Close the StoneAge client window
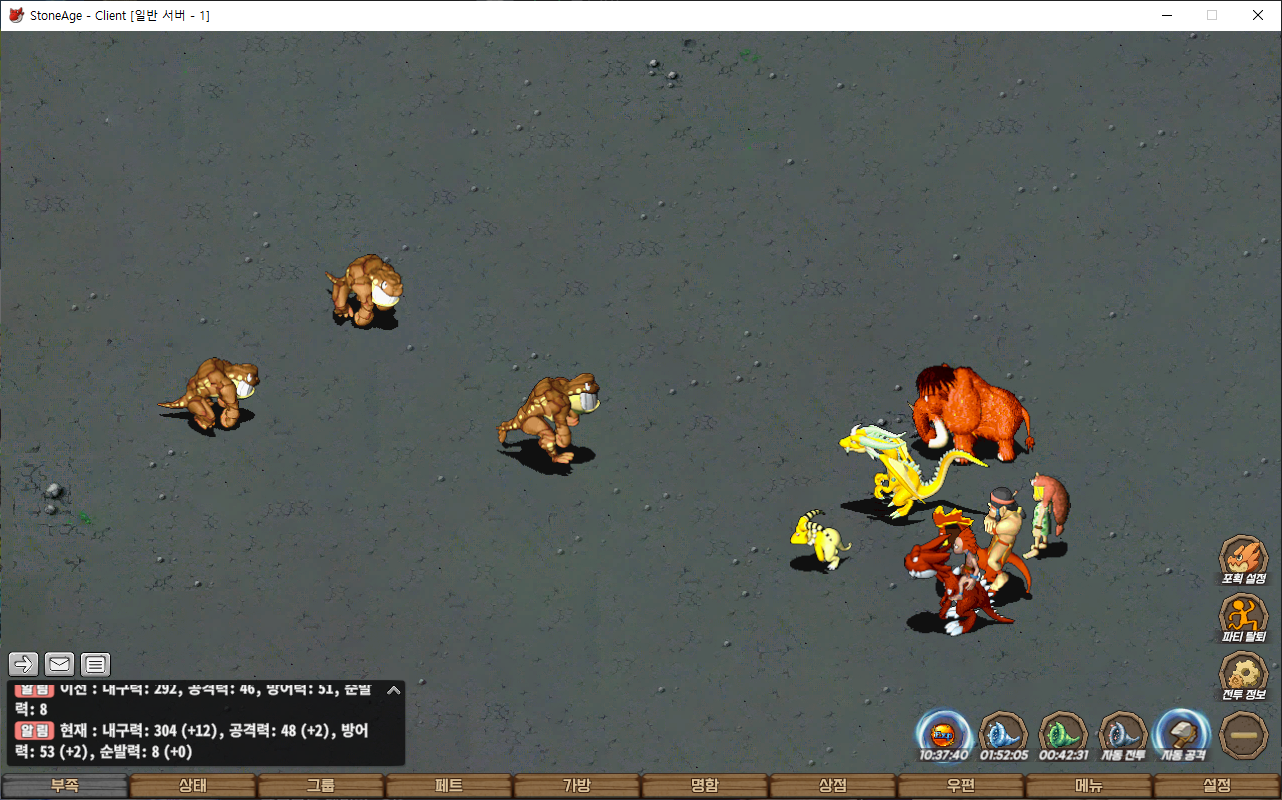This screenshot has height=800, width=1282. [x=1258, y=15]
